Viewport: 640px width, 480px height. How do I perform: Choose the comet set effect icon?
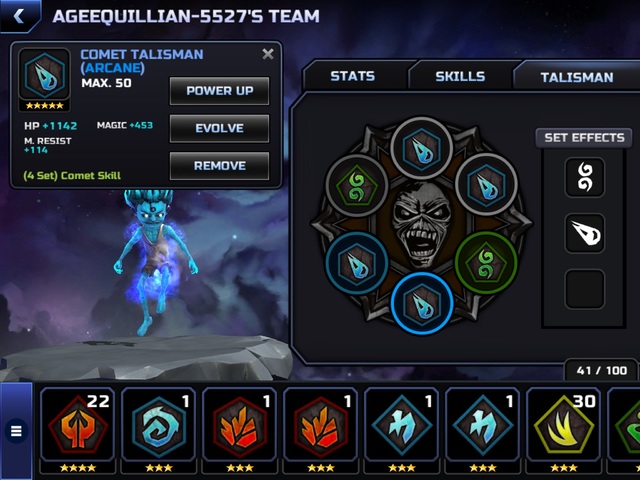click(585, 234)
